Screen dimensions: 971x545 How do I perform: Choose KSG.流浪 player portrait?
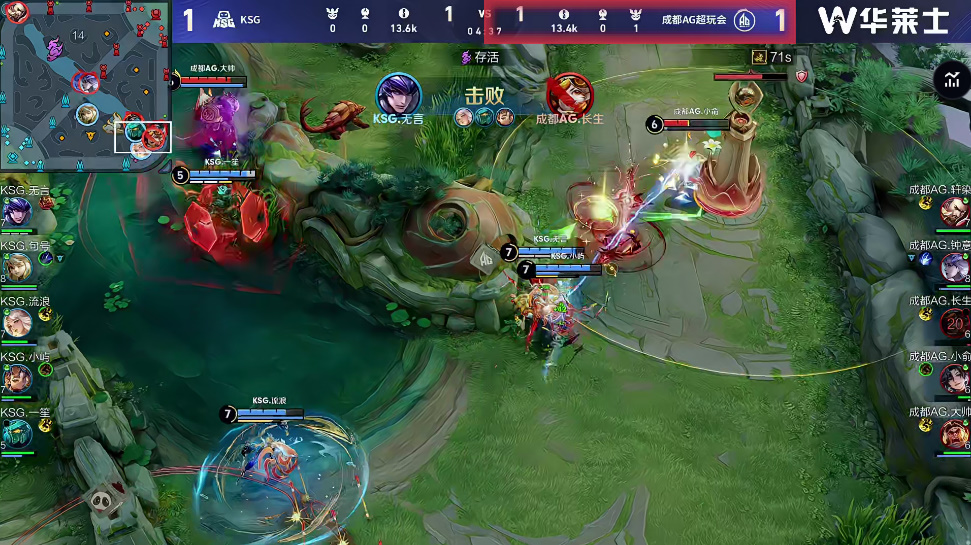tap(17, 323)
